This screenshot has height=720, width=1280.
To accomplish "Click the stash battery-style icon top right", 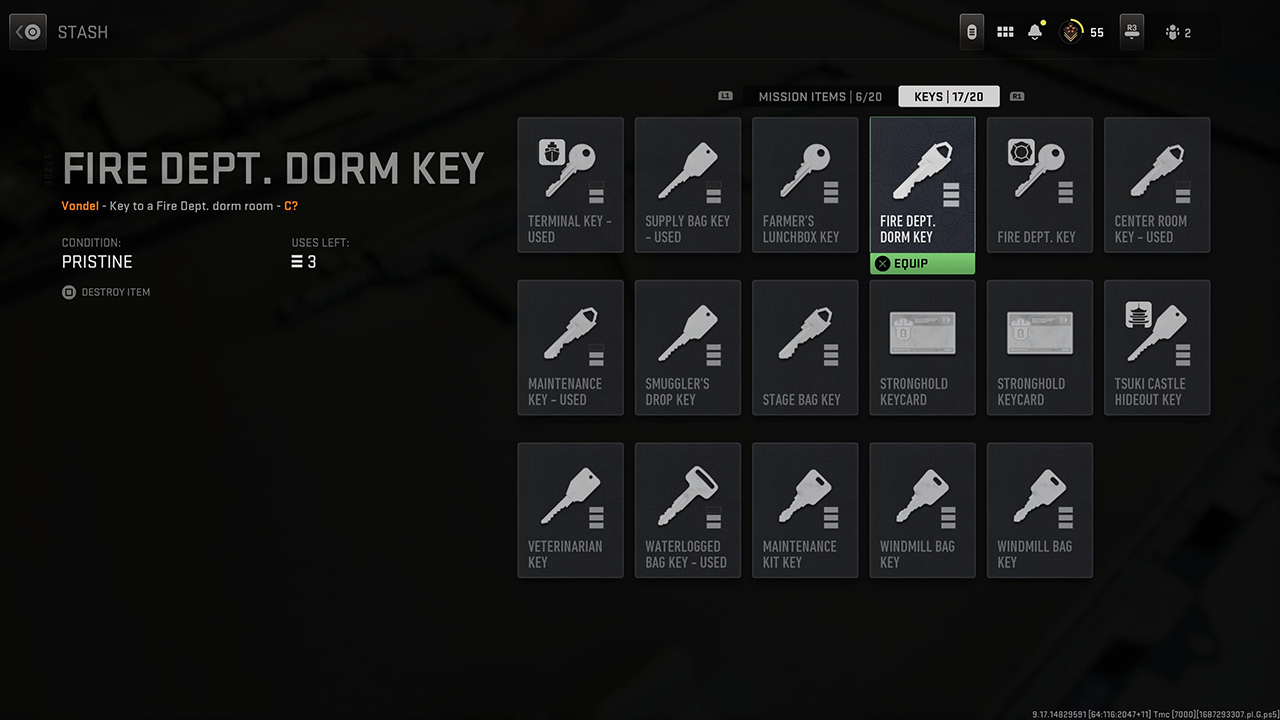I will point(971,31).
